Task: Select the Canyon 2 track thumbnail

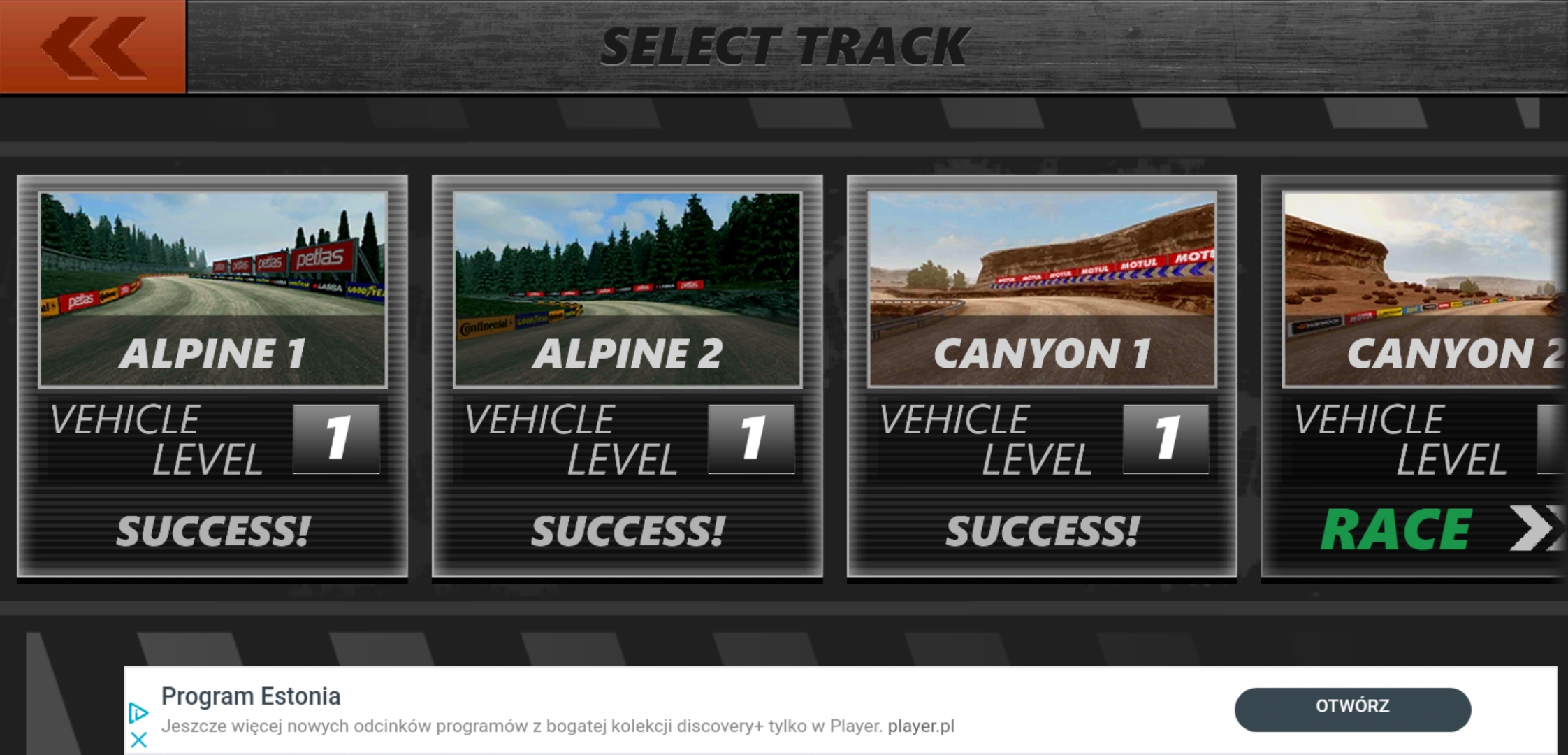Action: [x=1423, y=289]
